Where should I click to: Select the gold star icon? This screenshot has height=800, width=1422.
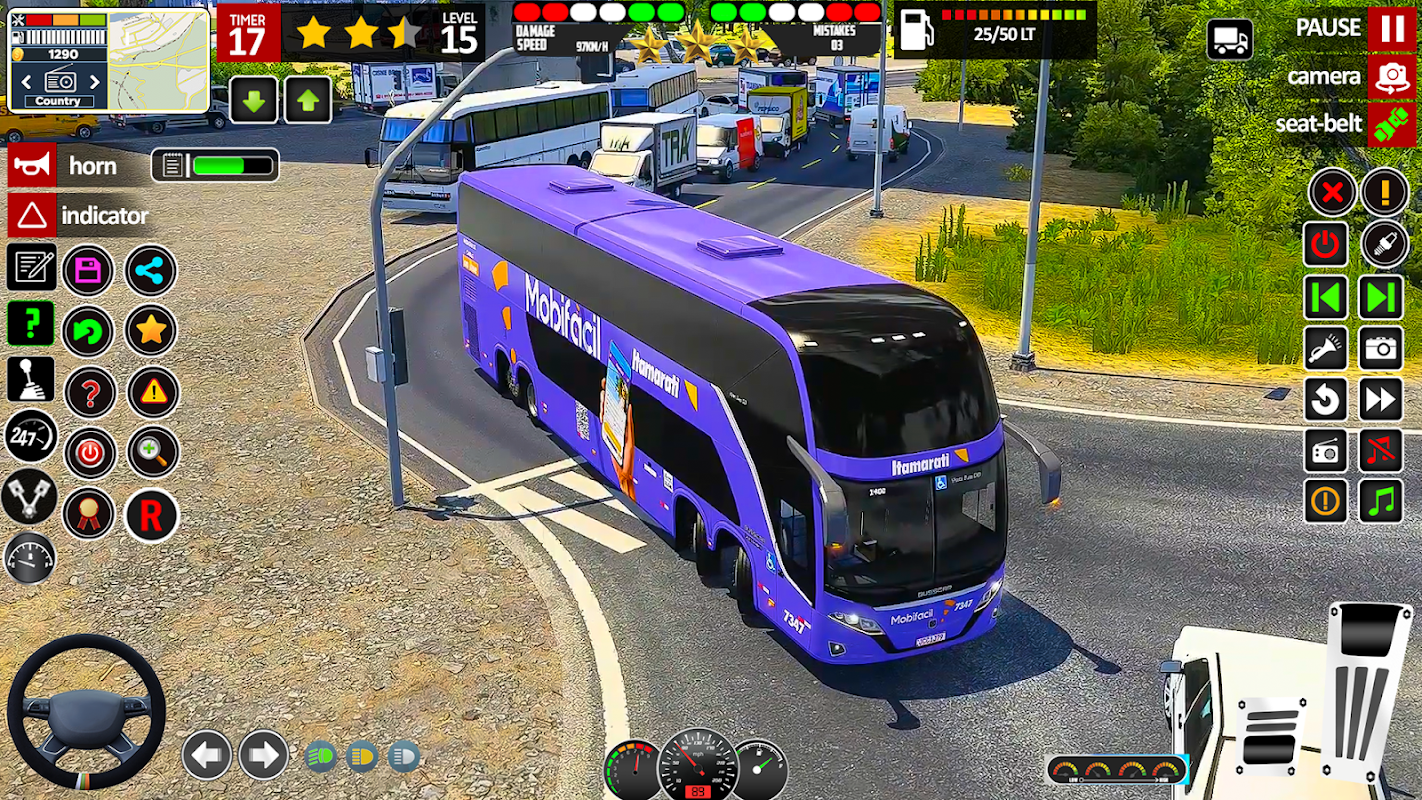coord(151,330)
